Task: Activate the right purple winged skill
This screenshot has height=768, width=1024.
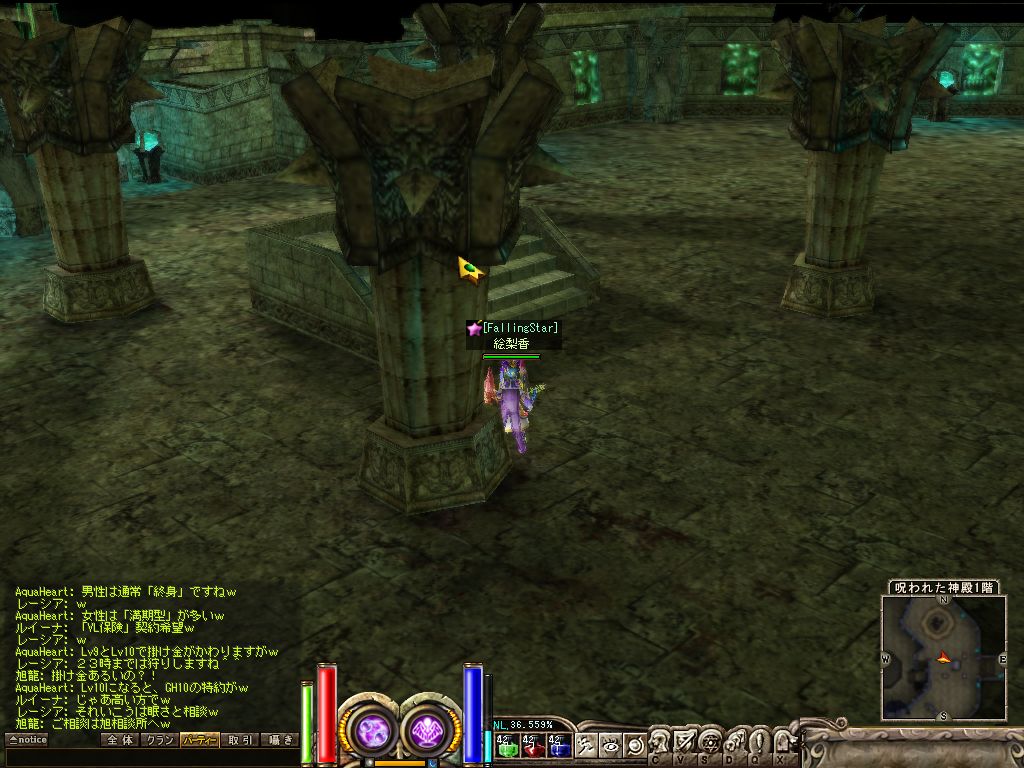Action: point(429,729)
